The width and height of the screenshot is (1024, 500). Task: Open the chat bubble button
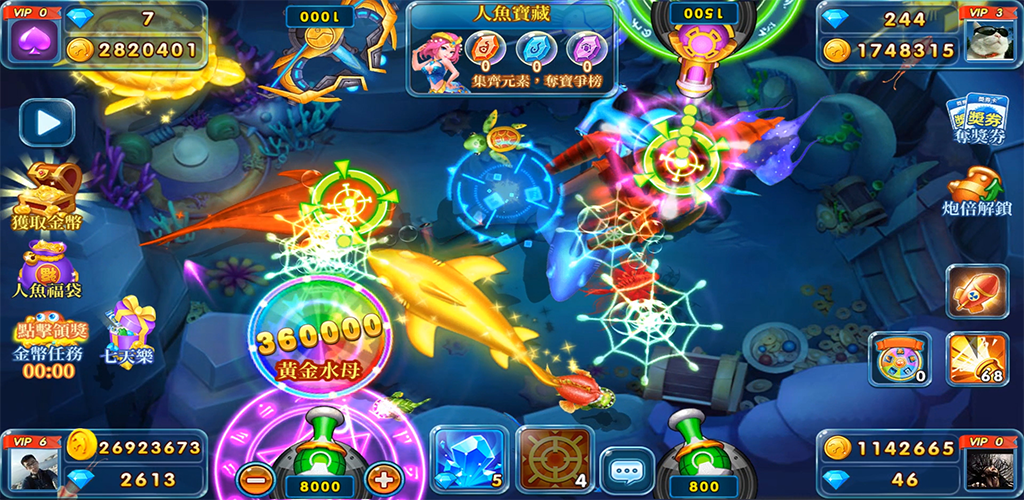coord(627,471)
